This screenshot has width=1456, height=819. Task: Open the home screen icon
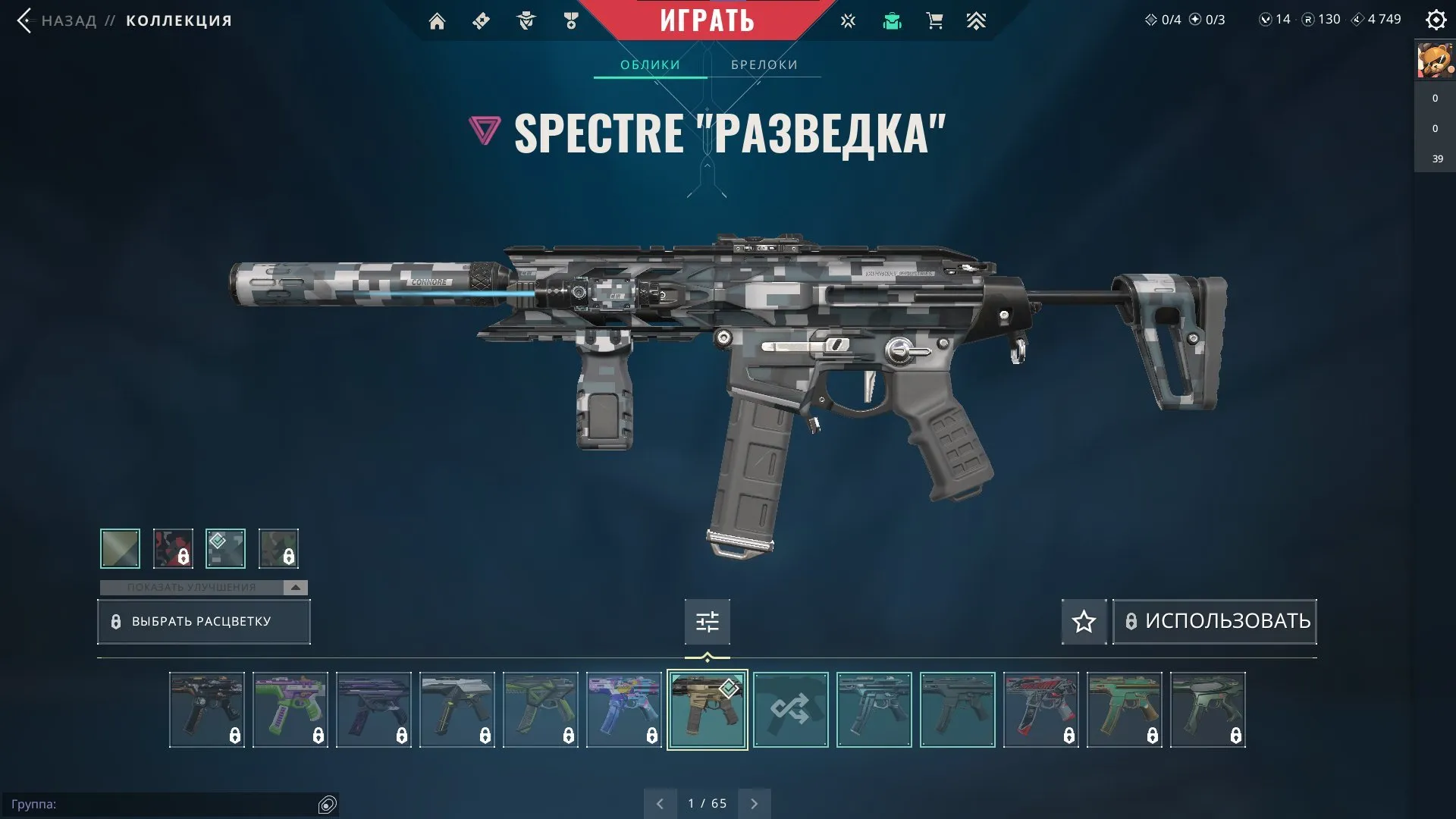437,20
